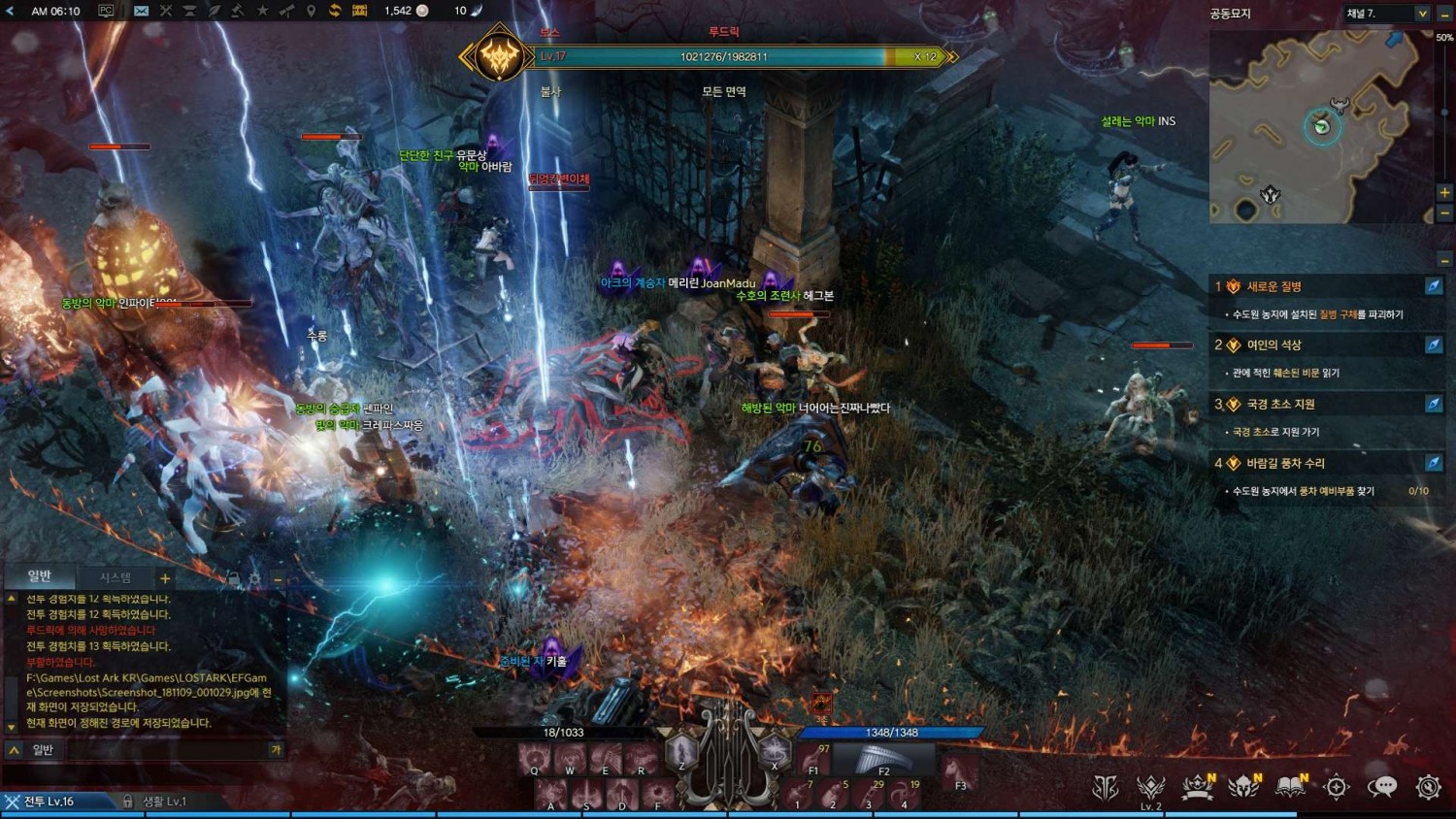1456x819 pixels.
Task: Click the blue waypoint button for quest 새로운 질병
Action: click(x=1434, y=286)
